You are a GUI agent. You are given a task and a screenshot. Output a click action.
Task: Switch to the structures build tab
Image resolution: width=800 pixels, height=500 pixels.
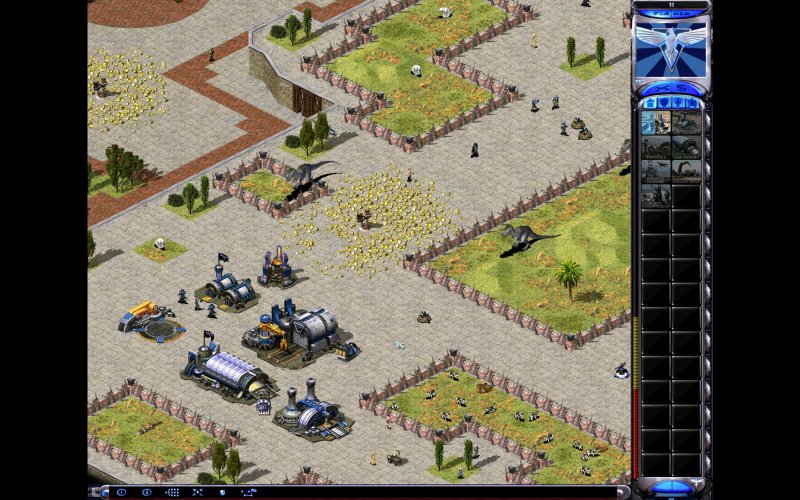[649, 103]
